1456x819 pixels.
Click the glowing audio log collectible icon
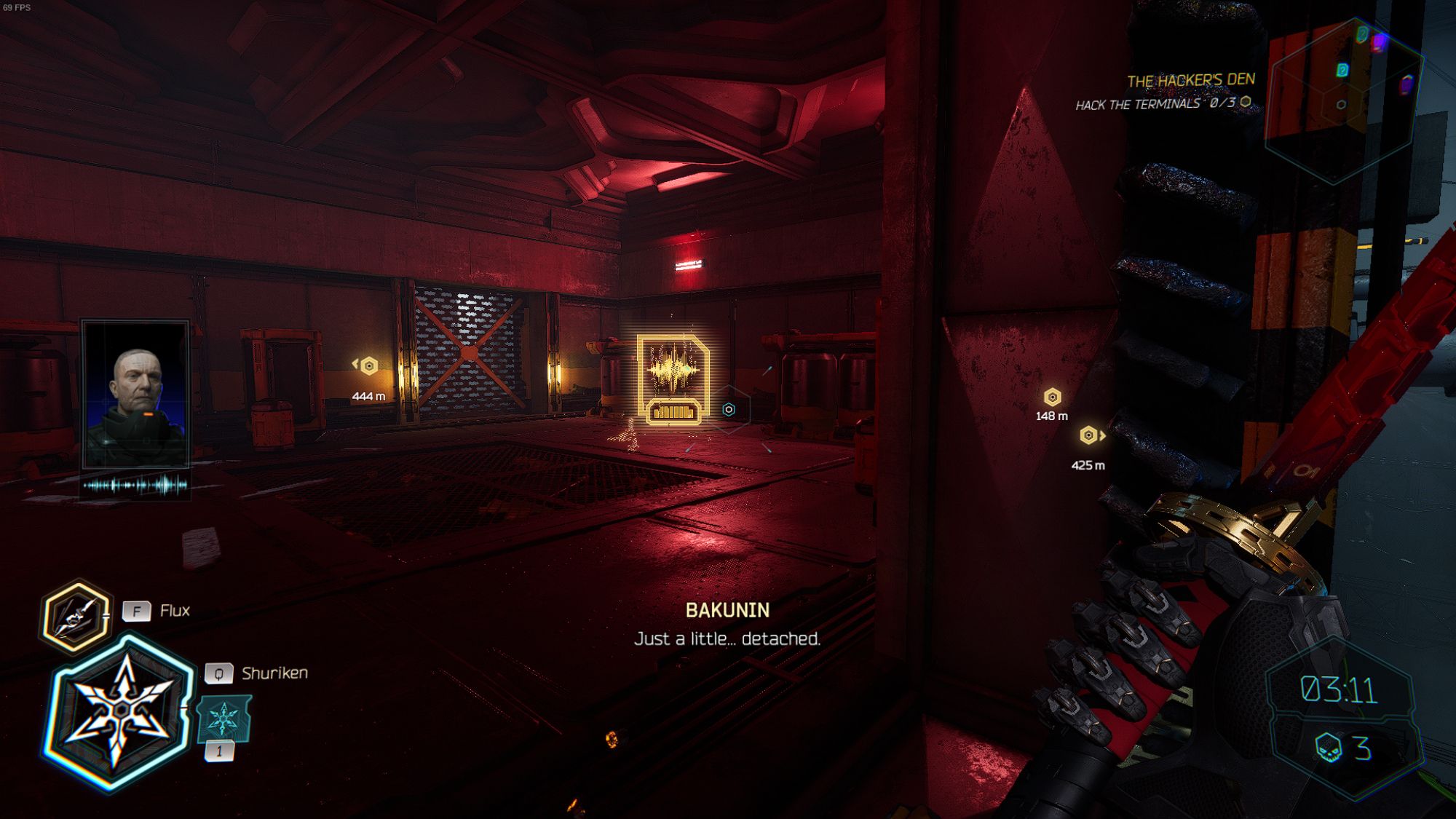coord(673,379)
